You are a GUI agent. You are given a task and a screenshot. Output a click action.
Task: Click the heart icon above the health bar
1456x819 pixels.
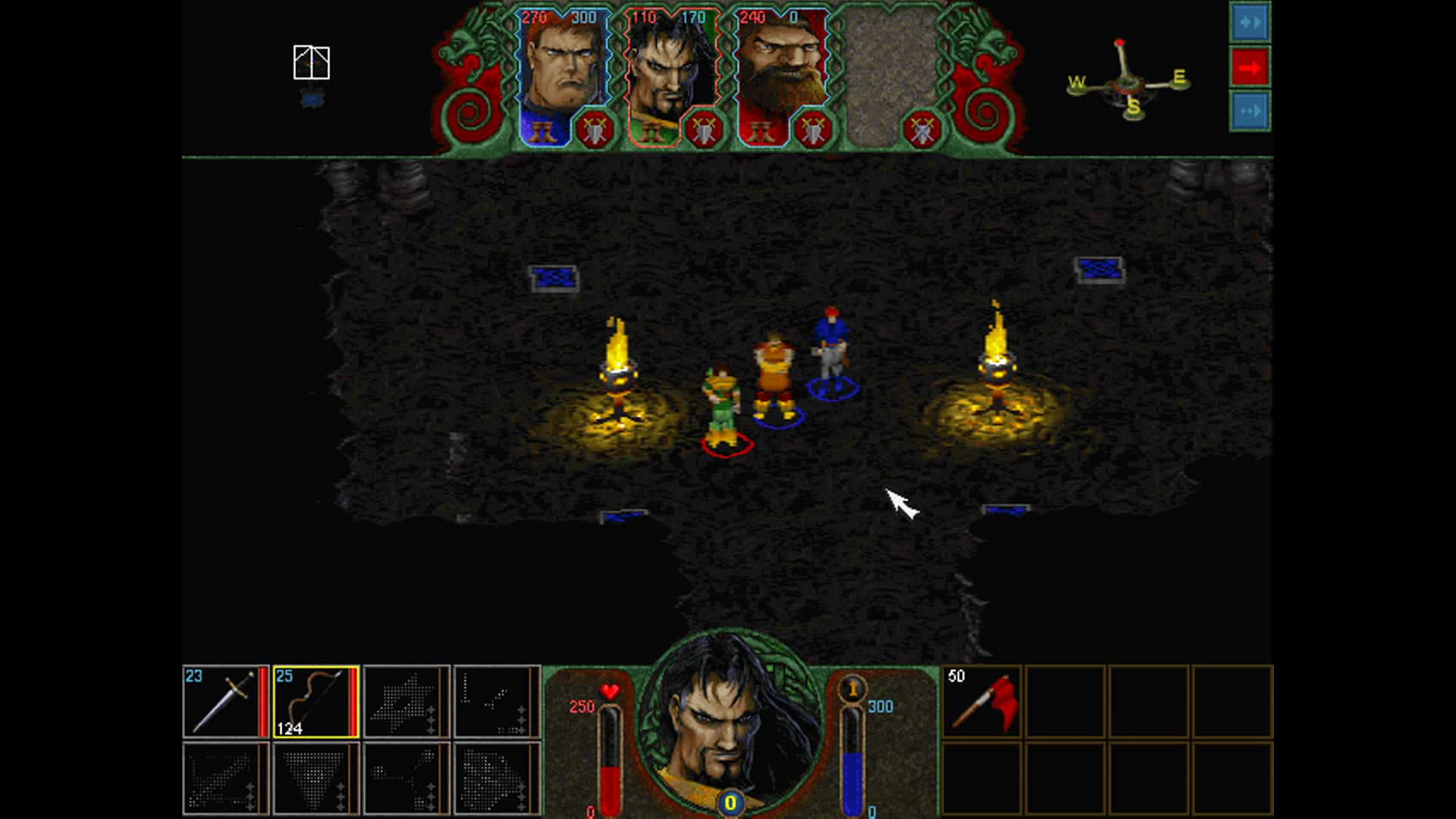[x=607, y=691]
